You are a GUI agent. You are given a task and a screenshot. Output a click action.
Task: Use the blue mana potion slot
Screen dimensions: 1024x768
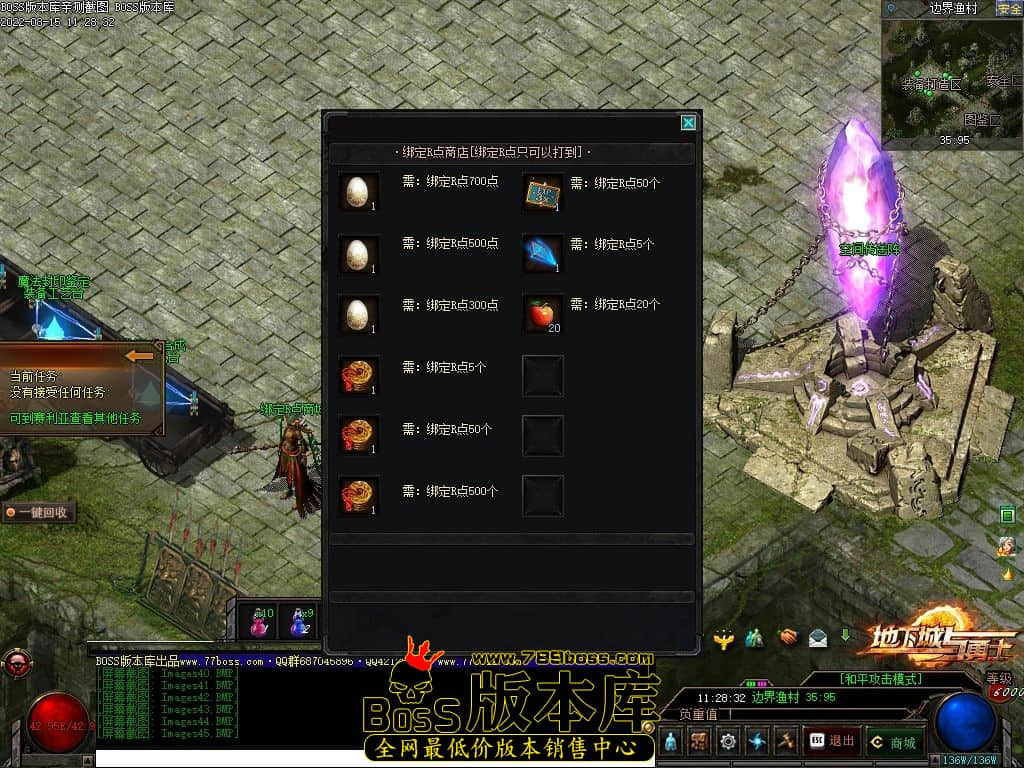[299, 622]
